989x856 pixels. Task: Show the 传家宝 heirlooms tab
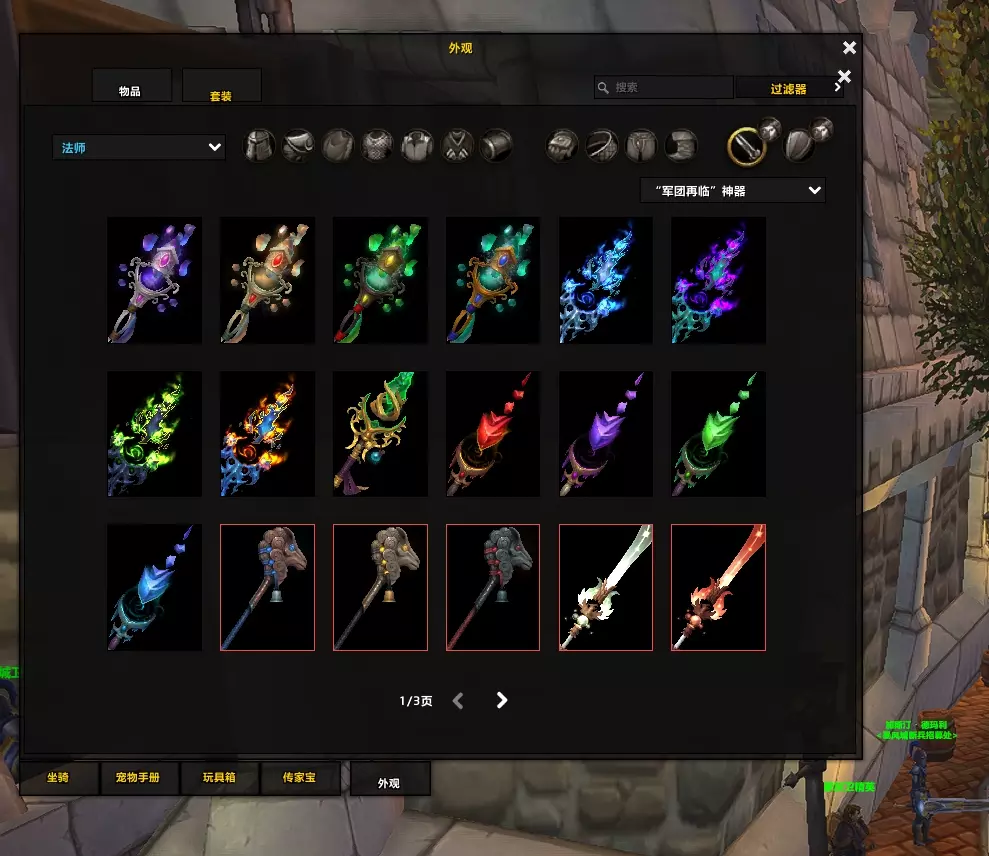point(299,778)
